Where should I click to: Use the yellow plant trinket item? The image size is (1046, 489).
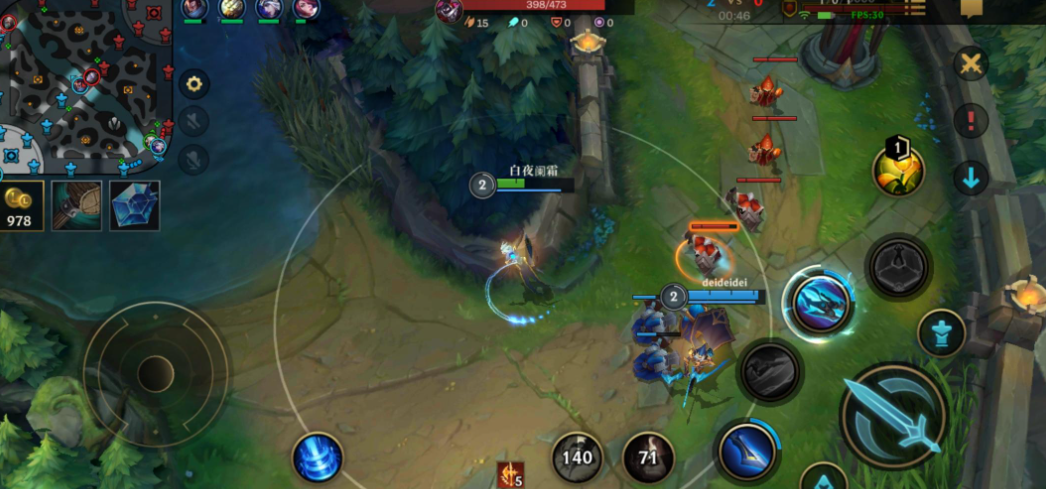point(898,170)
